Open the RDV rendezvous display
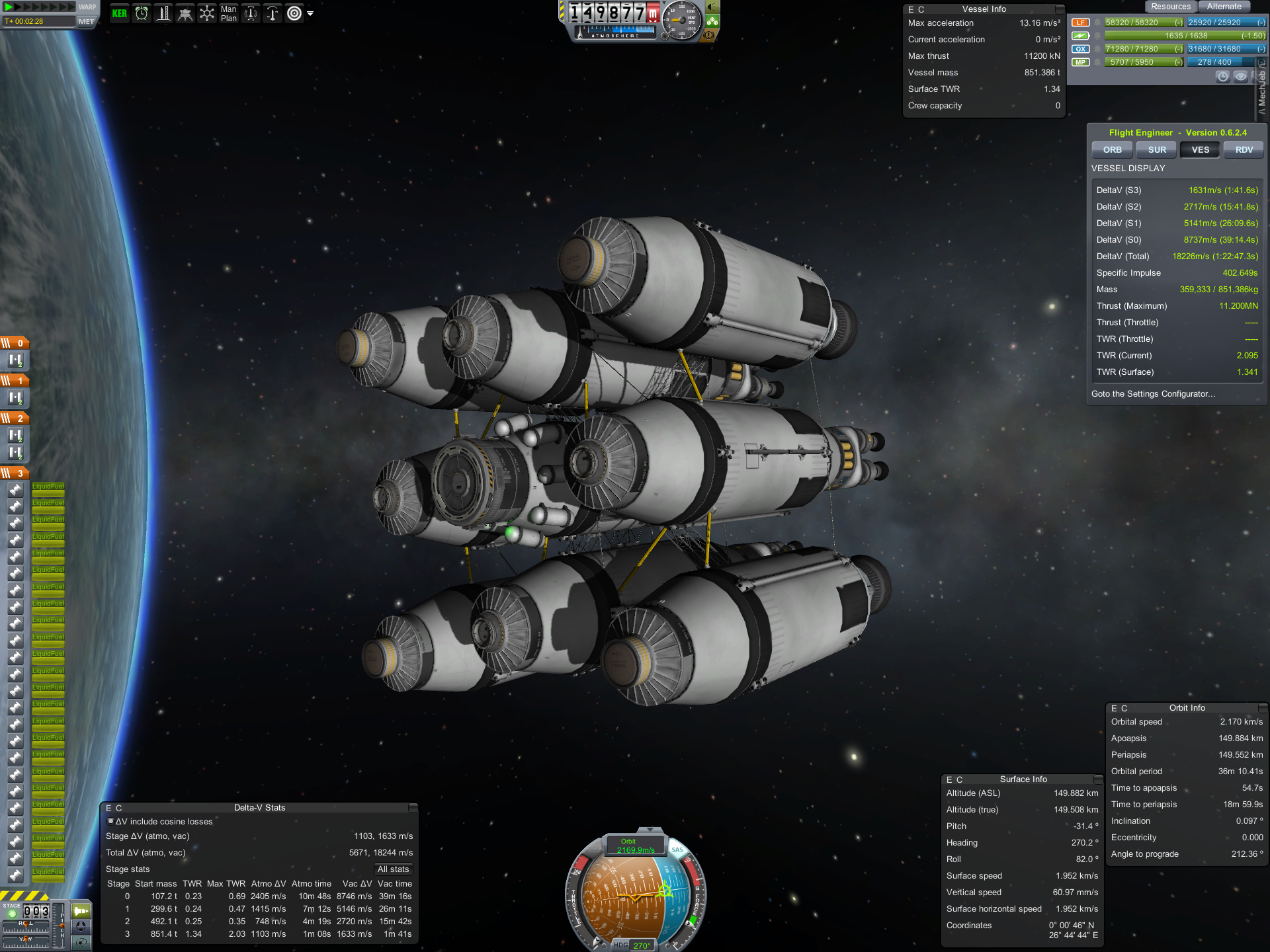Screen dimensions: 1270x952 click(x=1244, y=150)
